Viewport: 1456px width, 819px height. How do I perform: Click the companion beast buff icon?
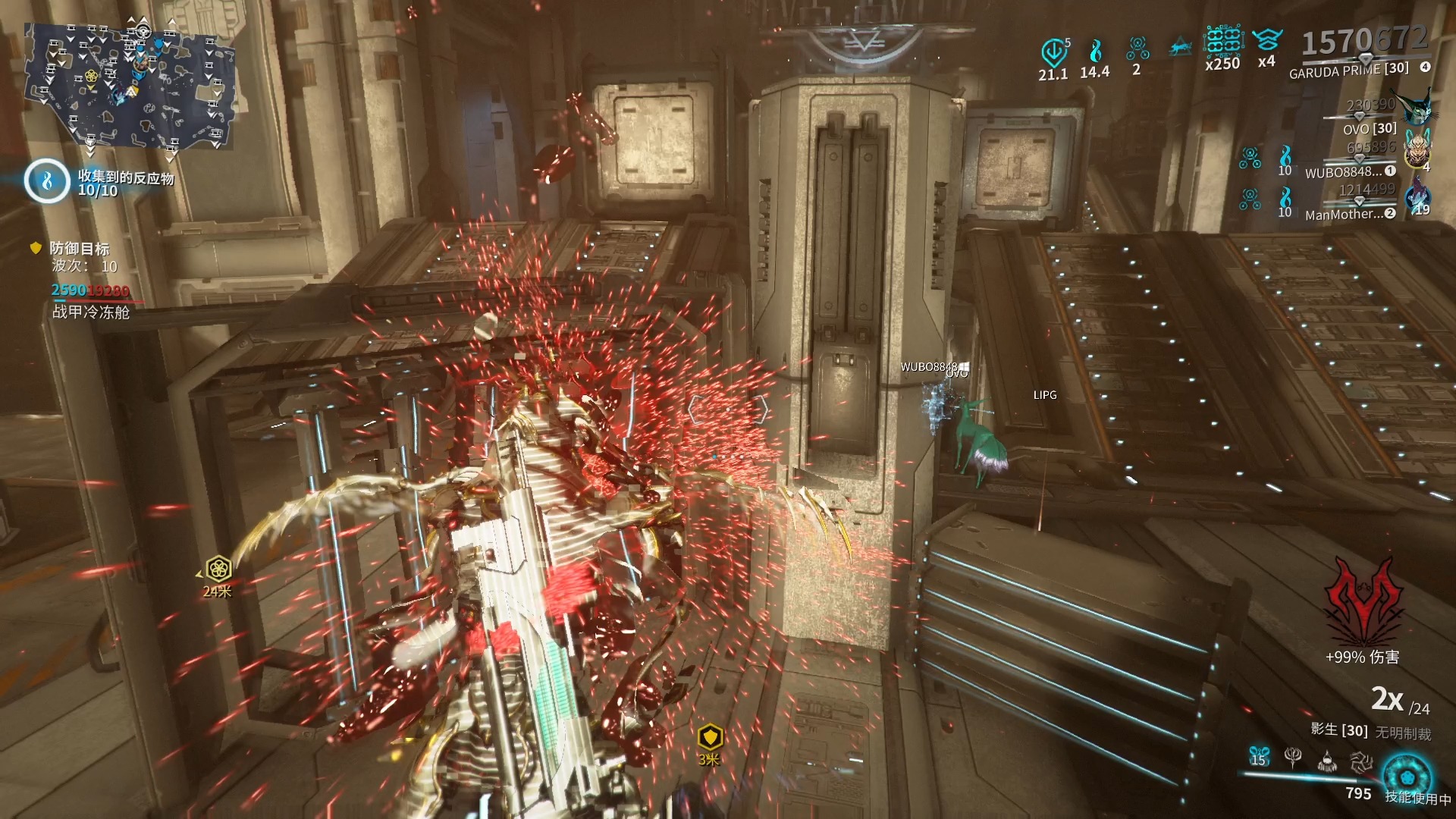1181,49
